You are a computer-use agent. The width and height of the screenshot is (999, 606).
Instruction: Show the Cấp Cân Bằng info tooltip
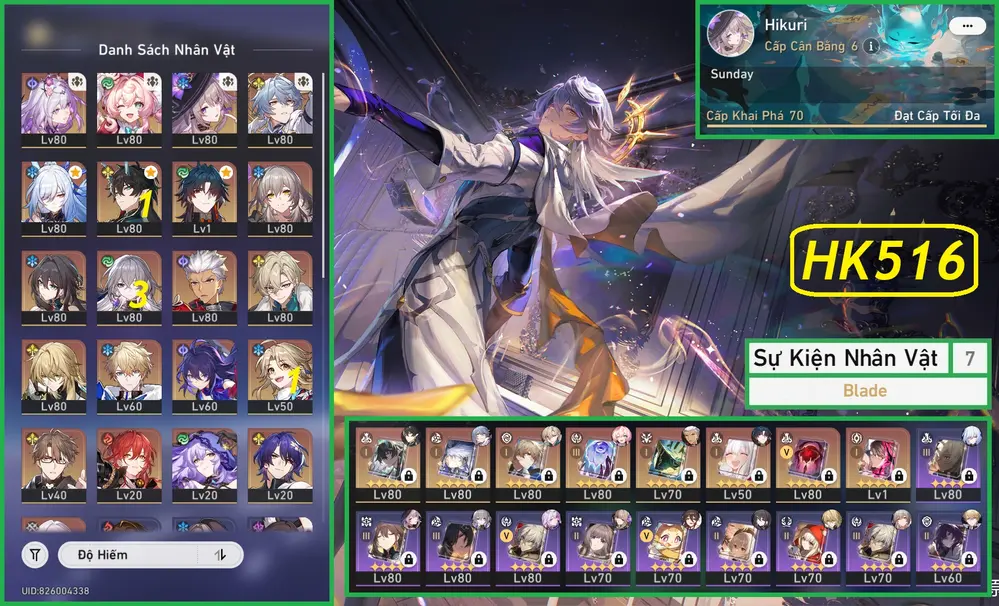(x=871, y=46)
